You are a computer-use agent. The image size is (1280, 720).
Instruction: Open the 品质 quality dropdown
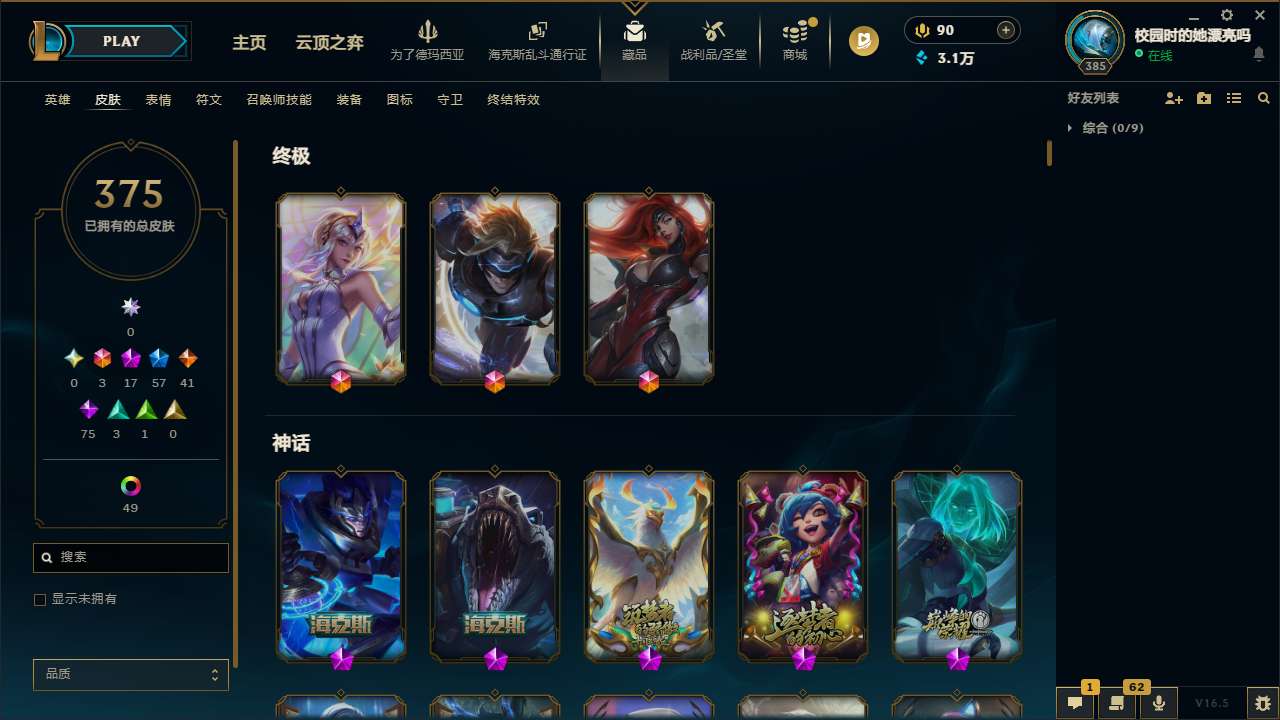point(130,674)
